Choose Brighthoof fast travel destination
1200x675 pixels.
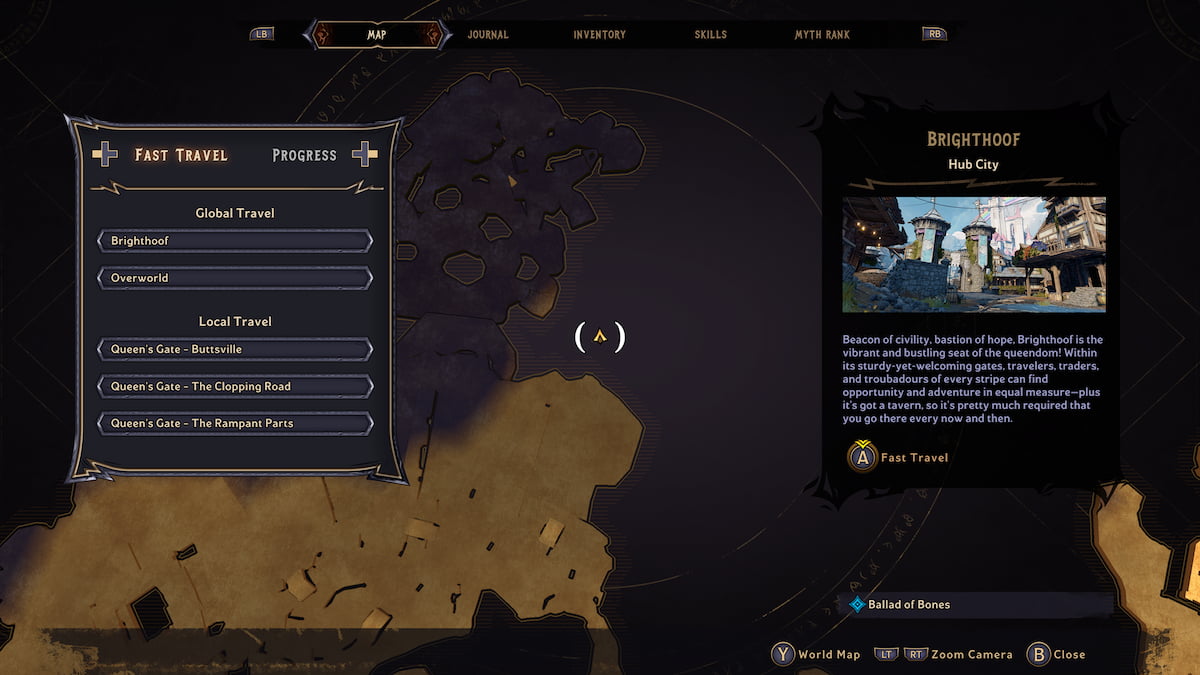pyautogui.click(x=235, y=241)
